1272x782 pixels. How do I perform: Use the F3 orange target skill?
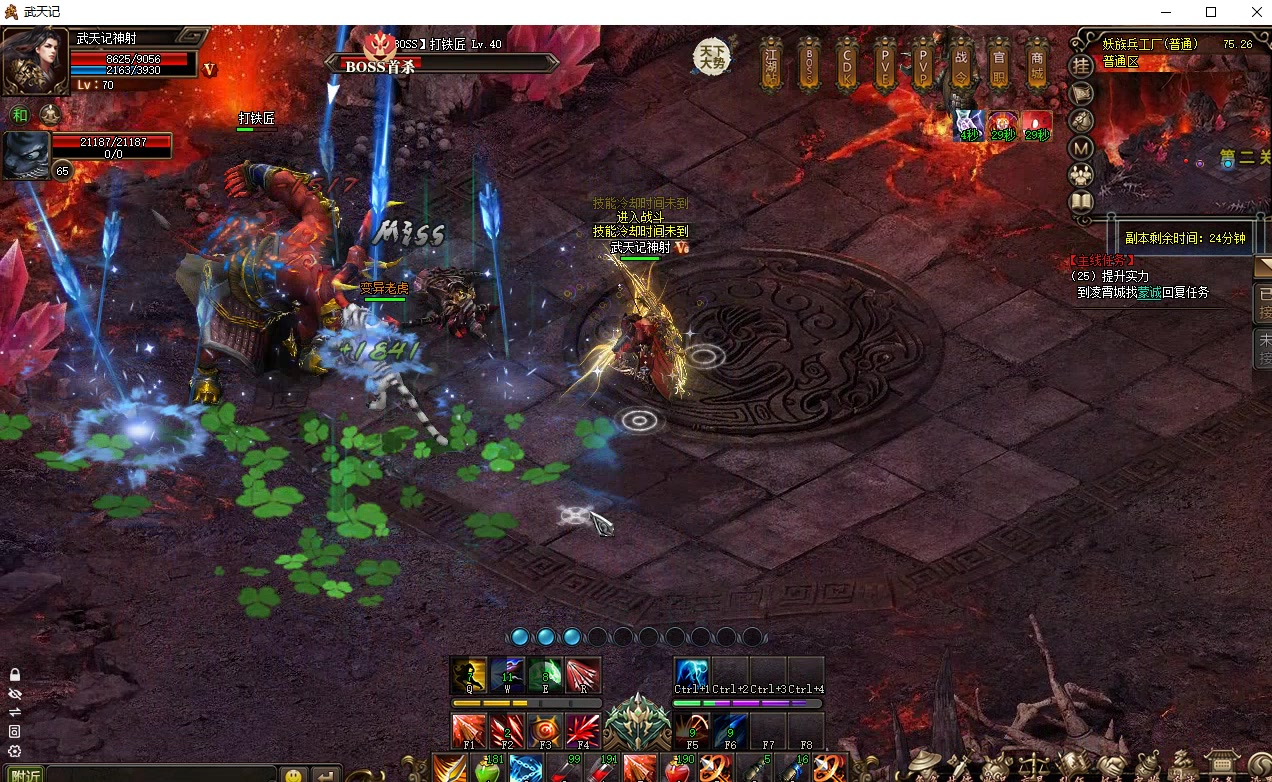pos(545,730)
